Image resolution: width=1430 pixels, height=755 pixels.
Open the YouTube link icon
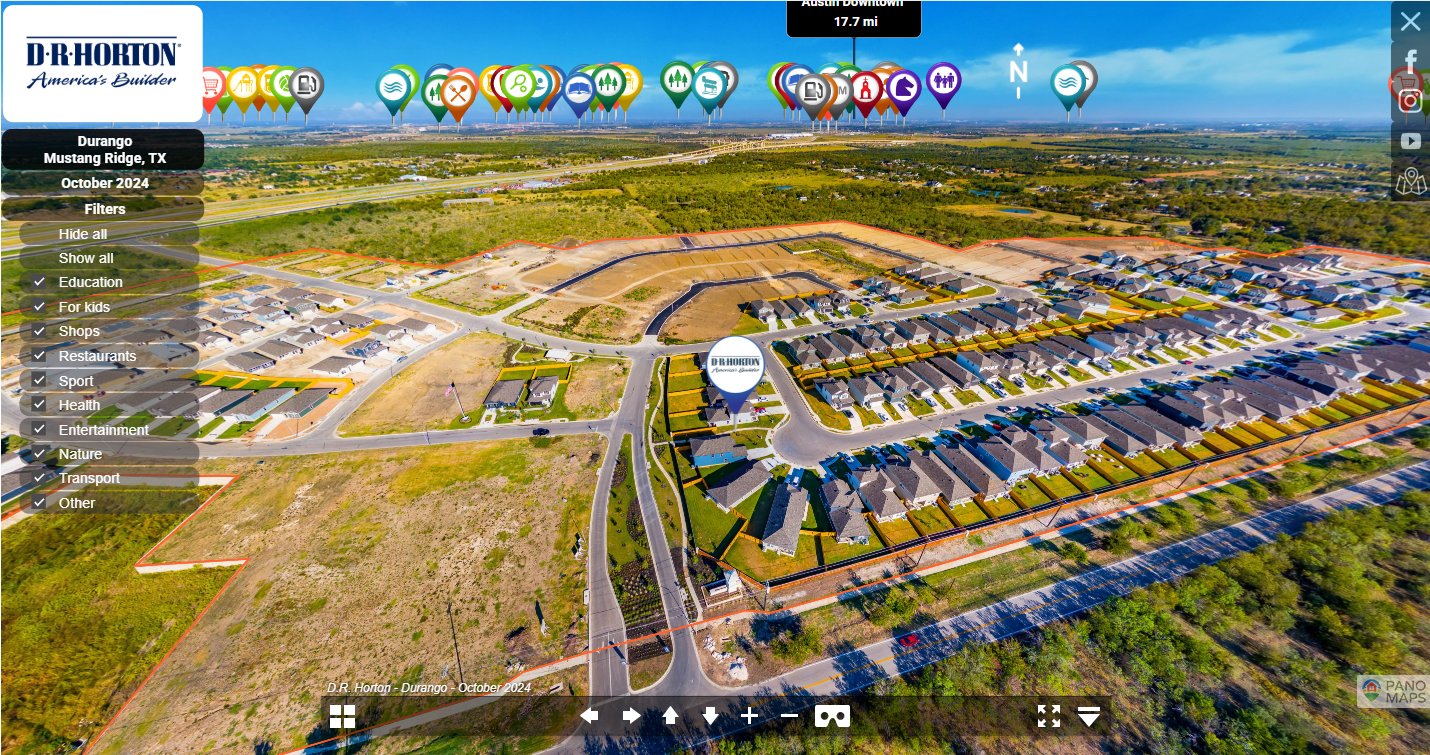[1410, 141]
